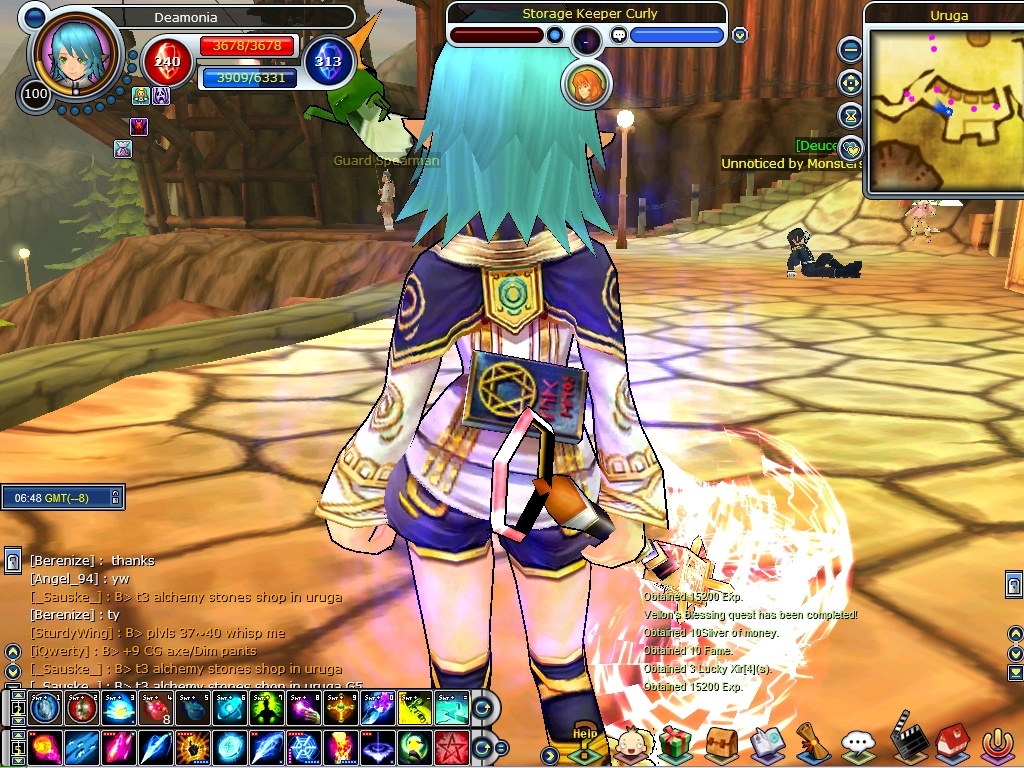Click Deamonia's player portrait
1024x768 pixels.
coord(74,56)
